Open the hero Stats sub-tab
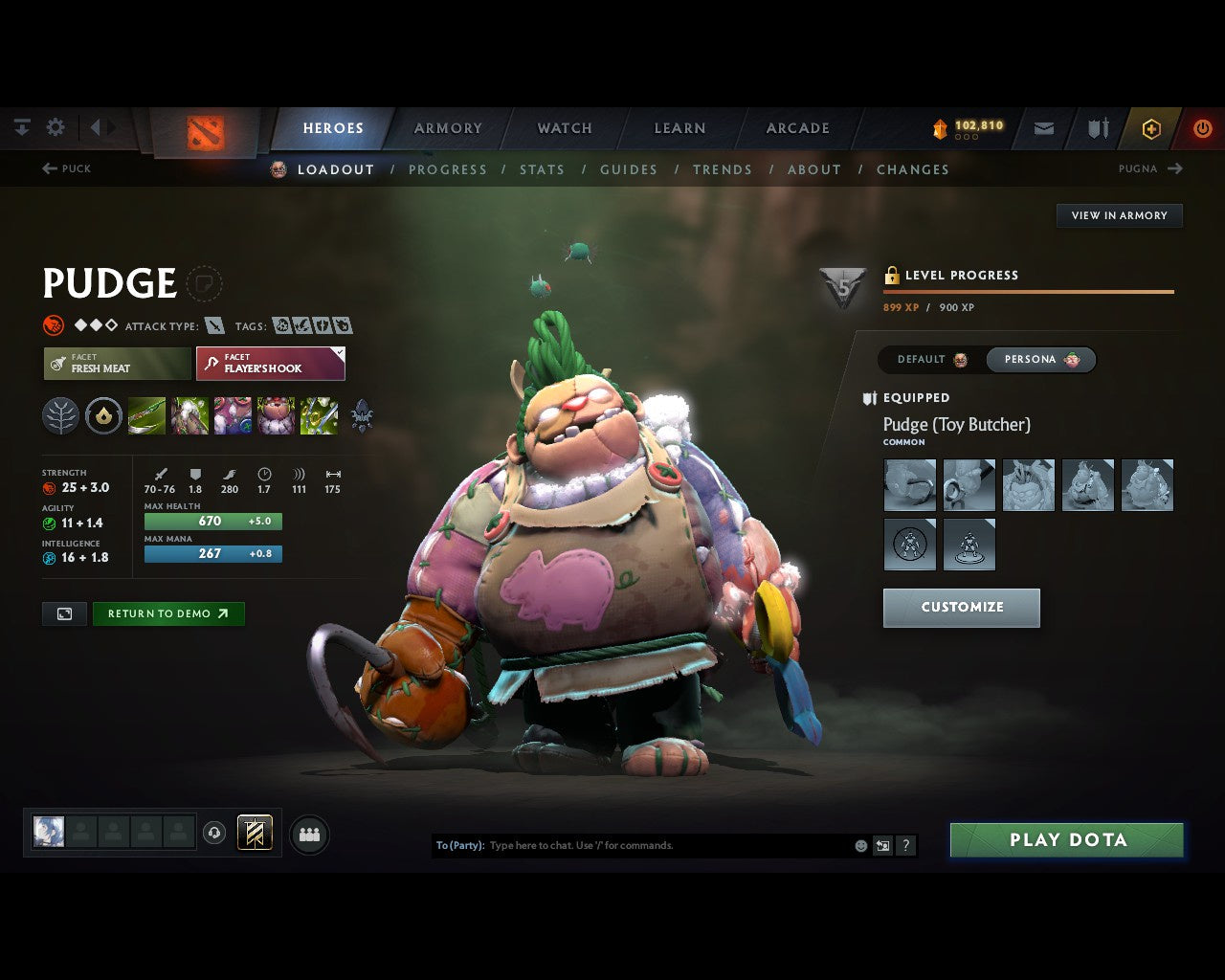Image resolution: width=1225 pixels, height=980 pixels. [542, 169]
